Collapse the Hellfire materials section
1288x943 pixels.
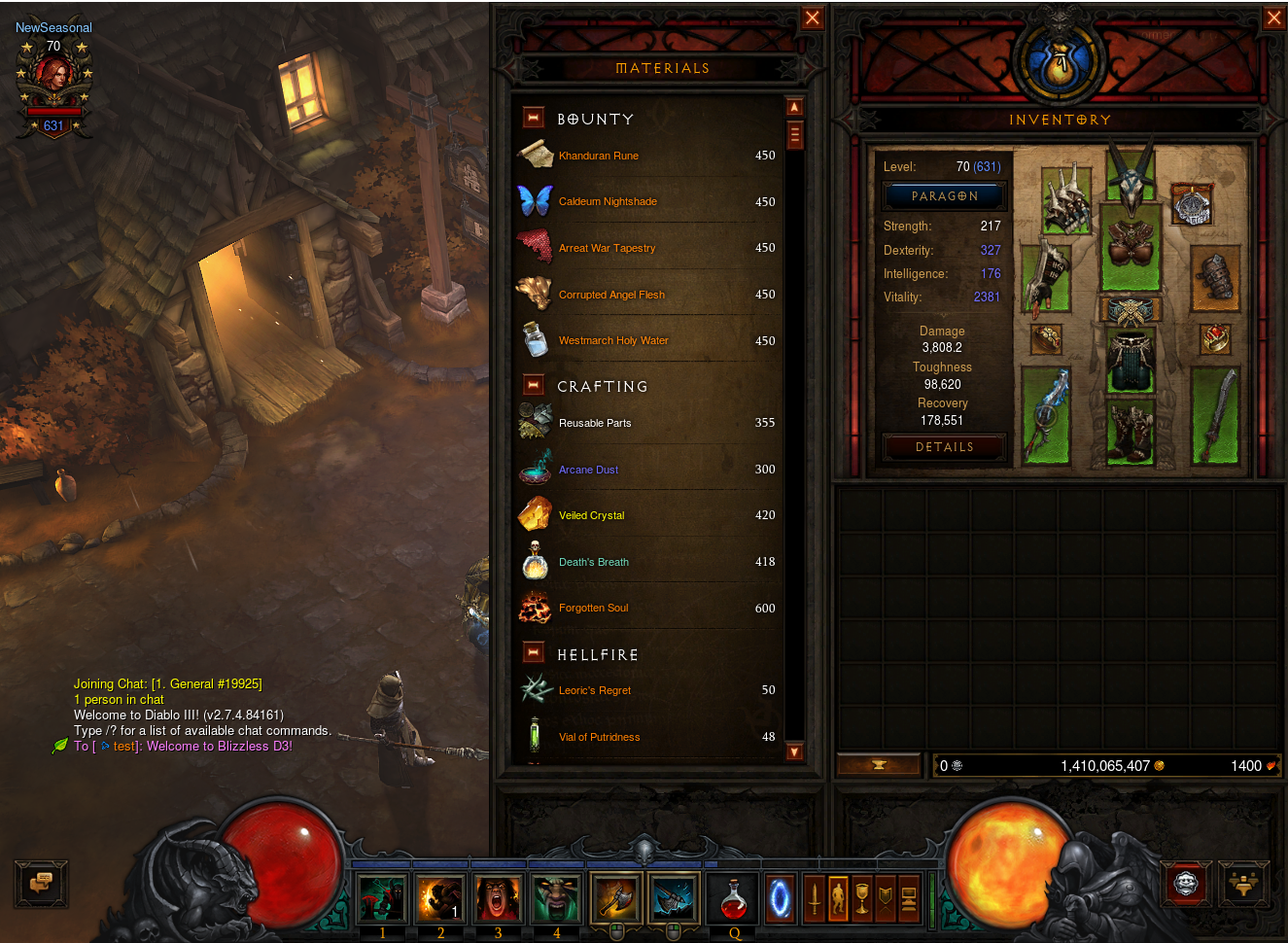[533, 652]
